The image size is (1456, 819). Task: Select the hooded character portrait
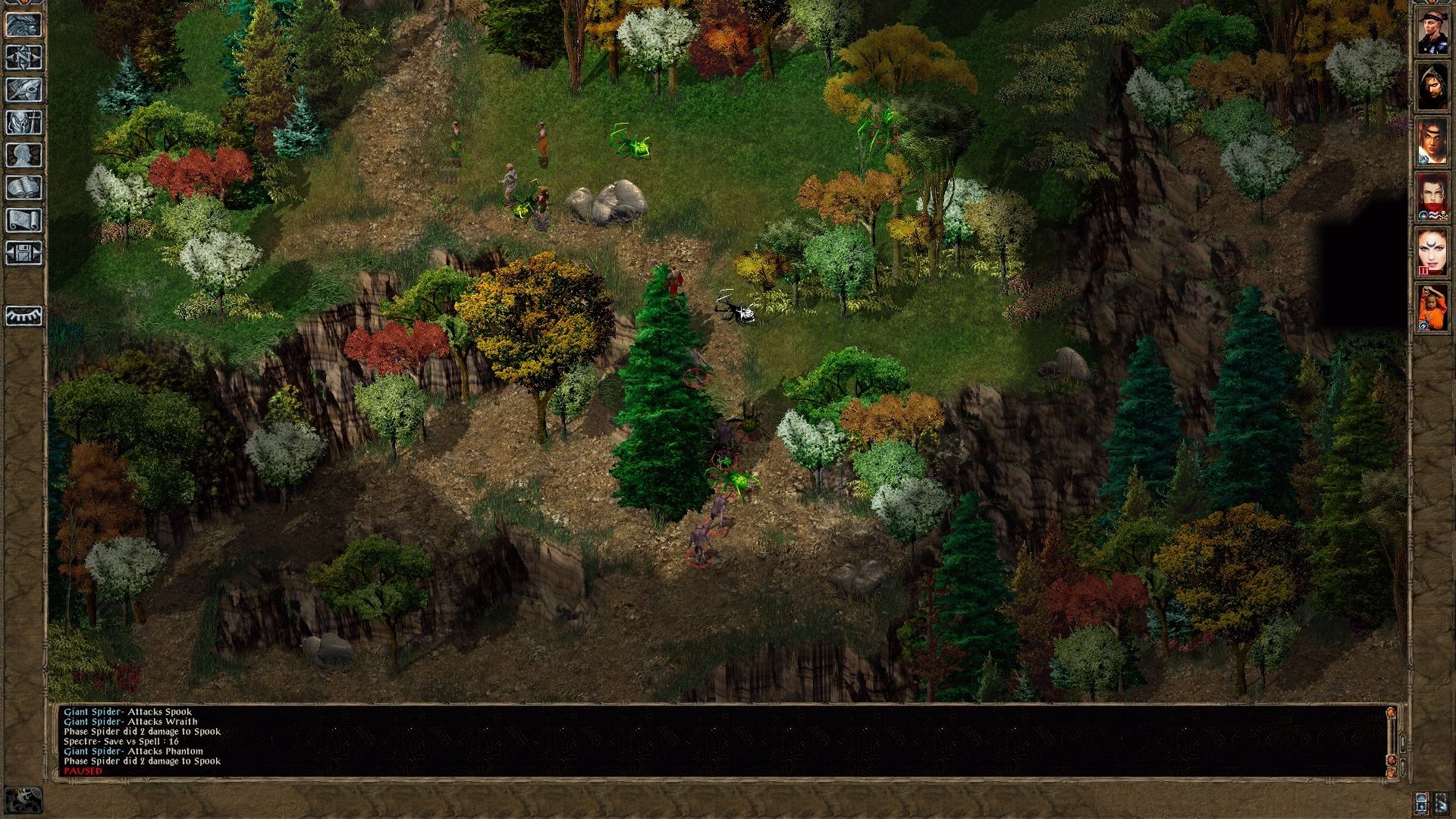(x=1432, y=87)
